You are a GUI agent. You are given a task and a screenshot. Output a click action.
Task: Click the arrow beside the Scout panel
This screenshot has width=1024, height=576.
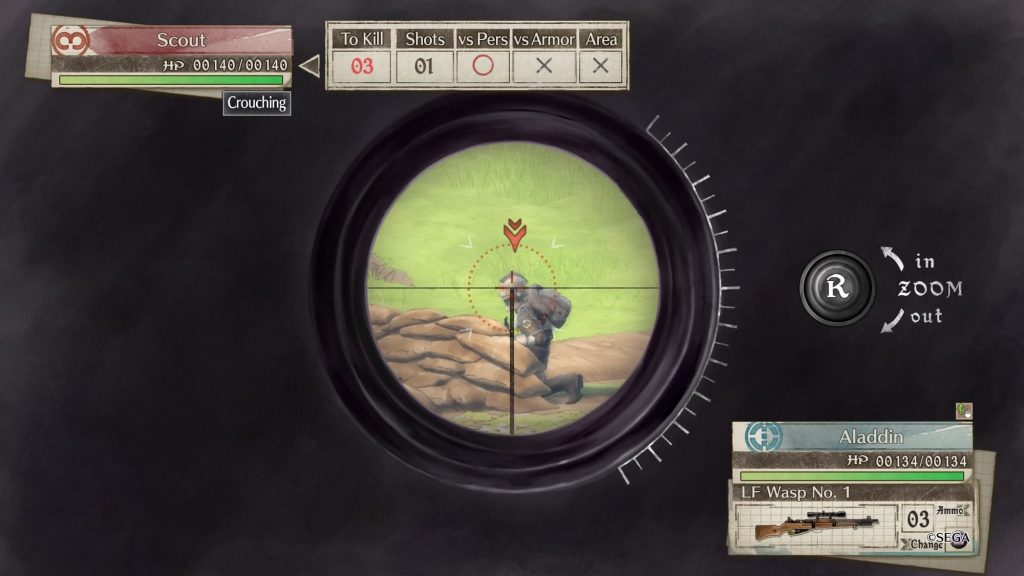[x=309, y=66]
